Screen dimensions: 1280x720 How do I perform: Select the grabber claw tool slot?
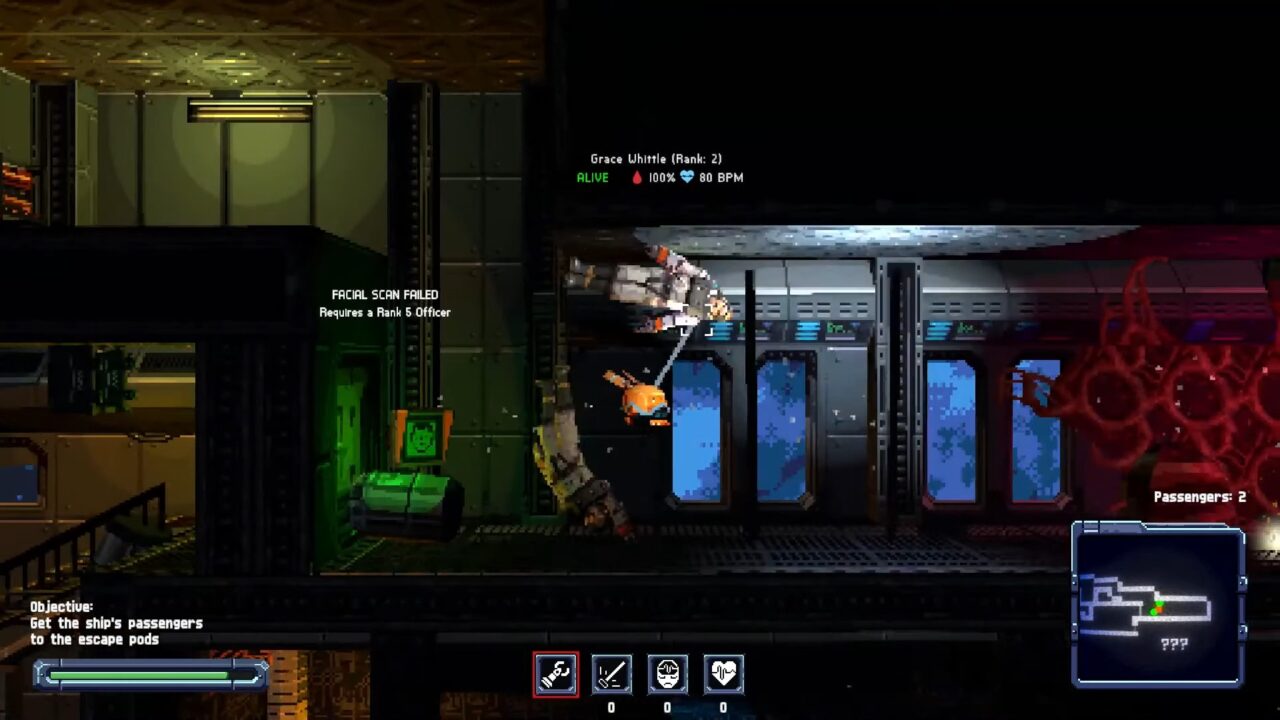click(555, 674)
